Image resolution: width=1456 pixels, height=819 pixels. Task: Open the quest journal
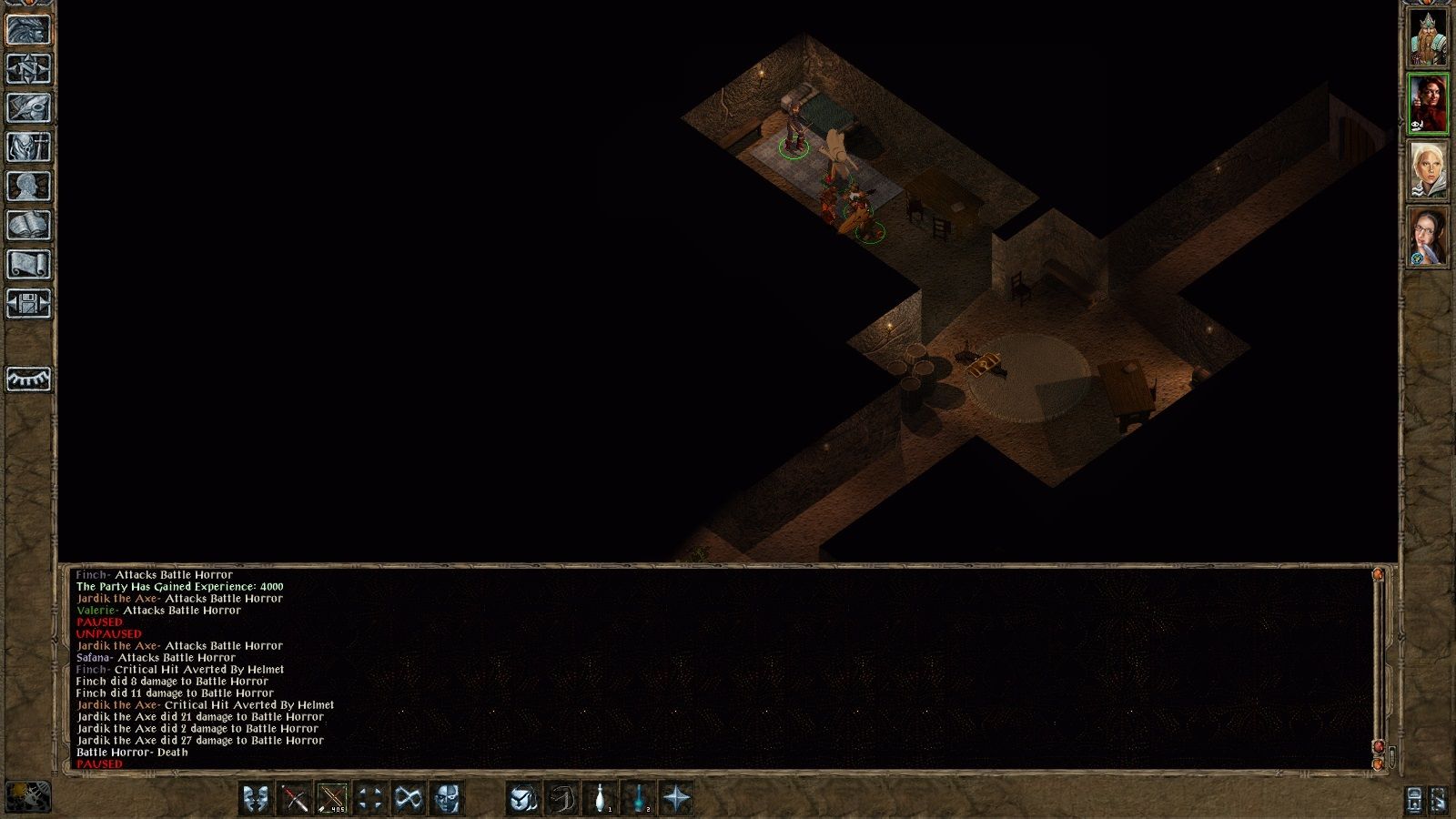27,106
